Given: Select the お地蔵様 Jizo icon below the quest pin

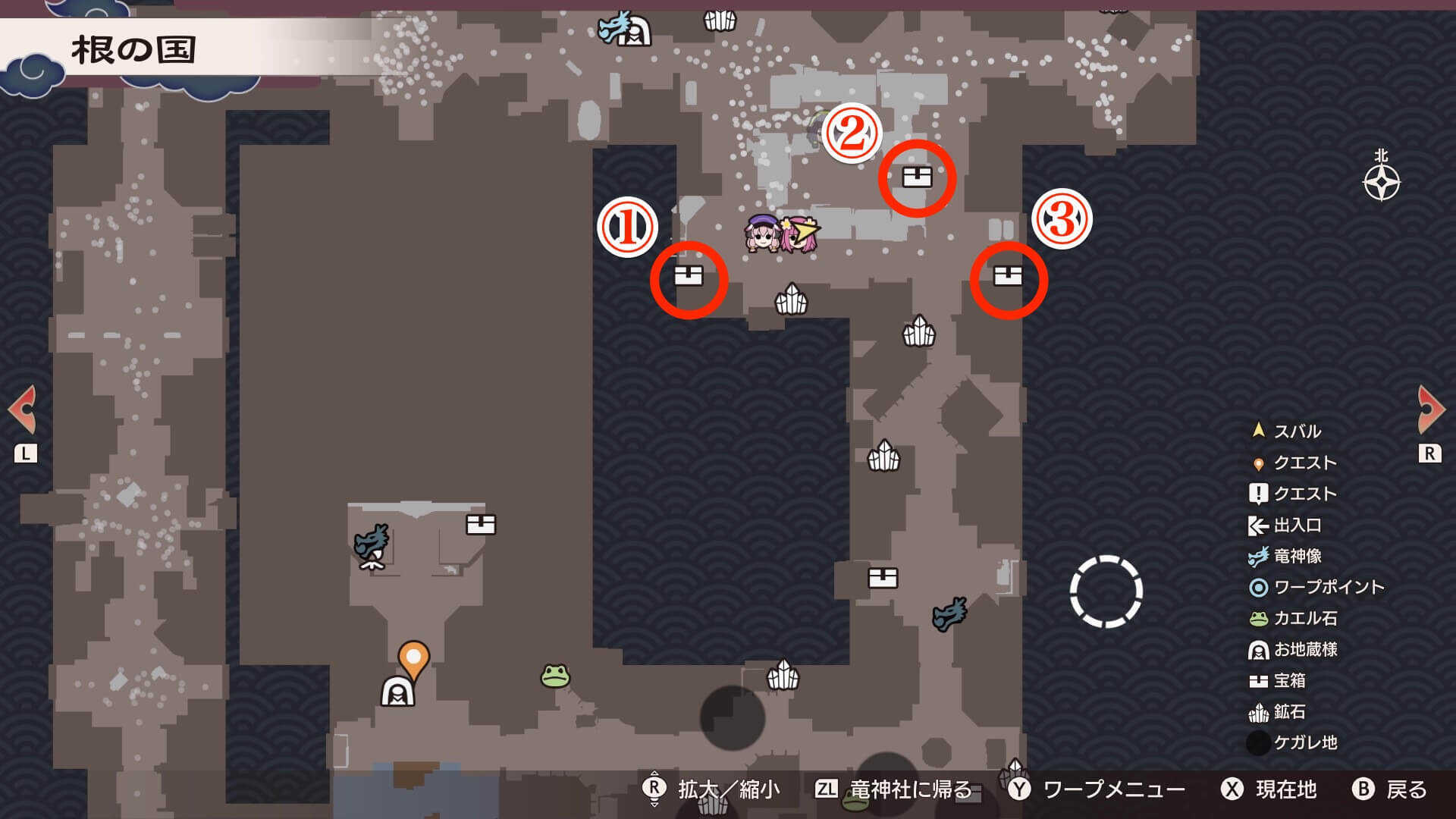Looking at the screenshot, I should pyautogui.click(x=397, y=692).
